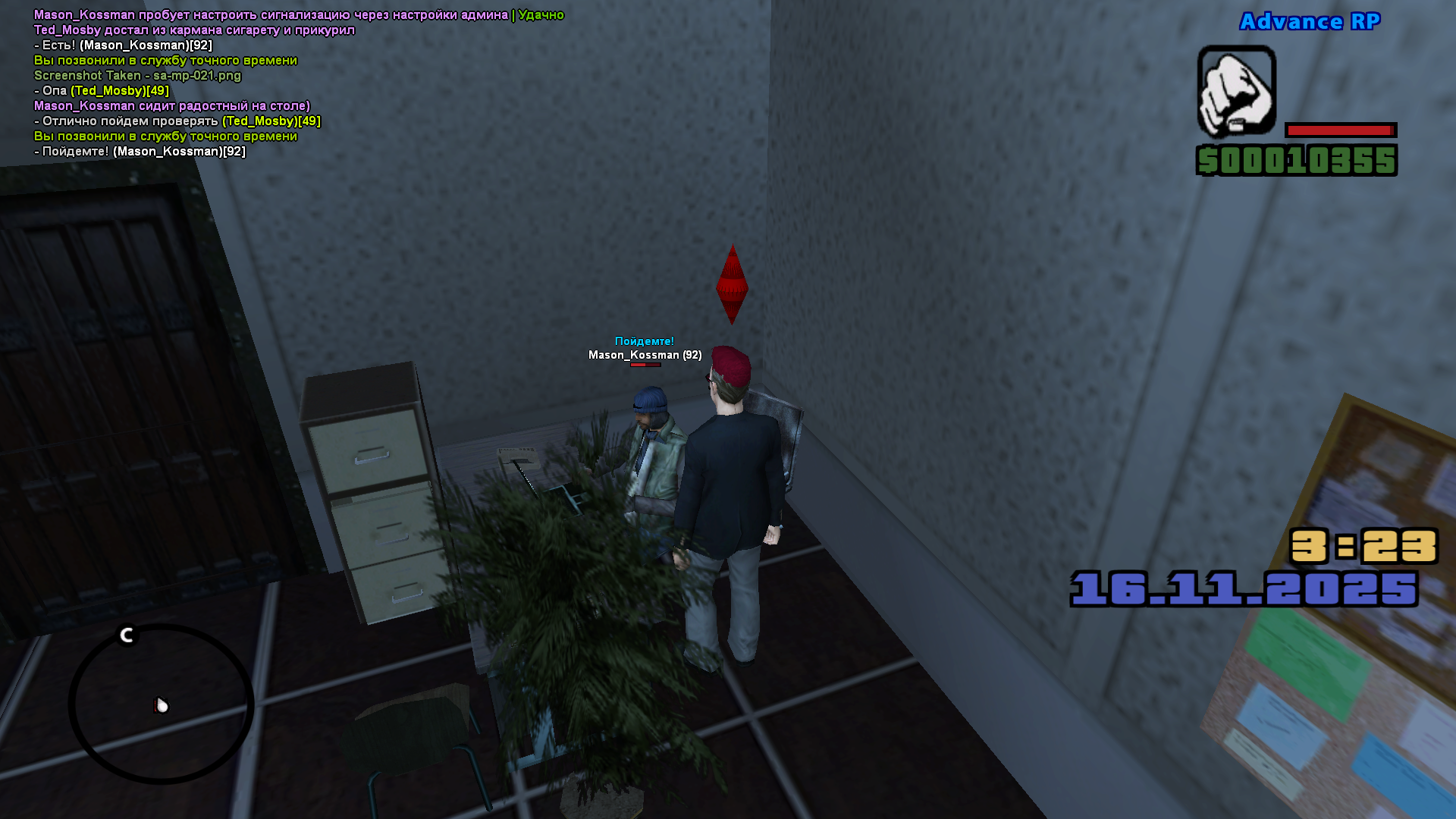Select the Пойдемте! chat bubble

coord(643,341)
